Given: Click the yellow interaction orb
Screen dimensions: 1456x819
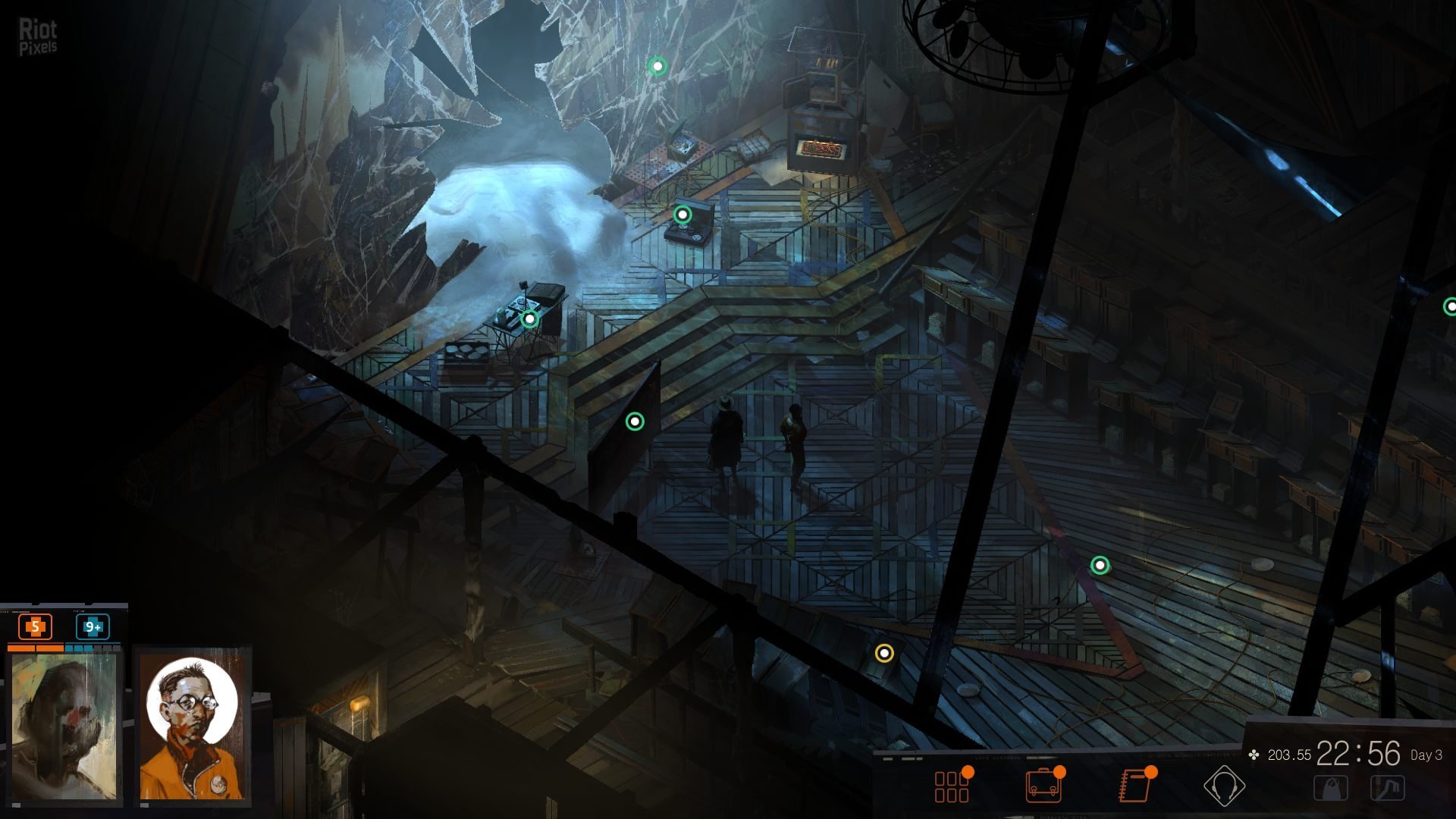Looking at the screenshot, I should click(x=884, y=653).
